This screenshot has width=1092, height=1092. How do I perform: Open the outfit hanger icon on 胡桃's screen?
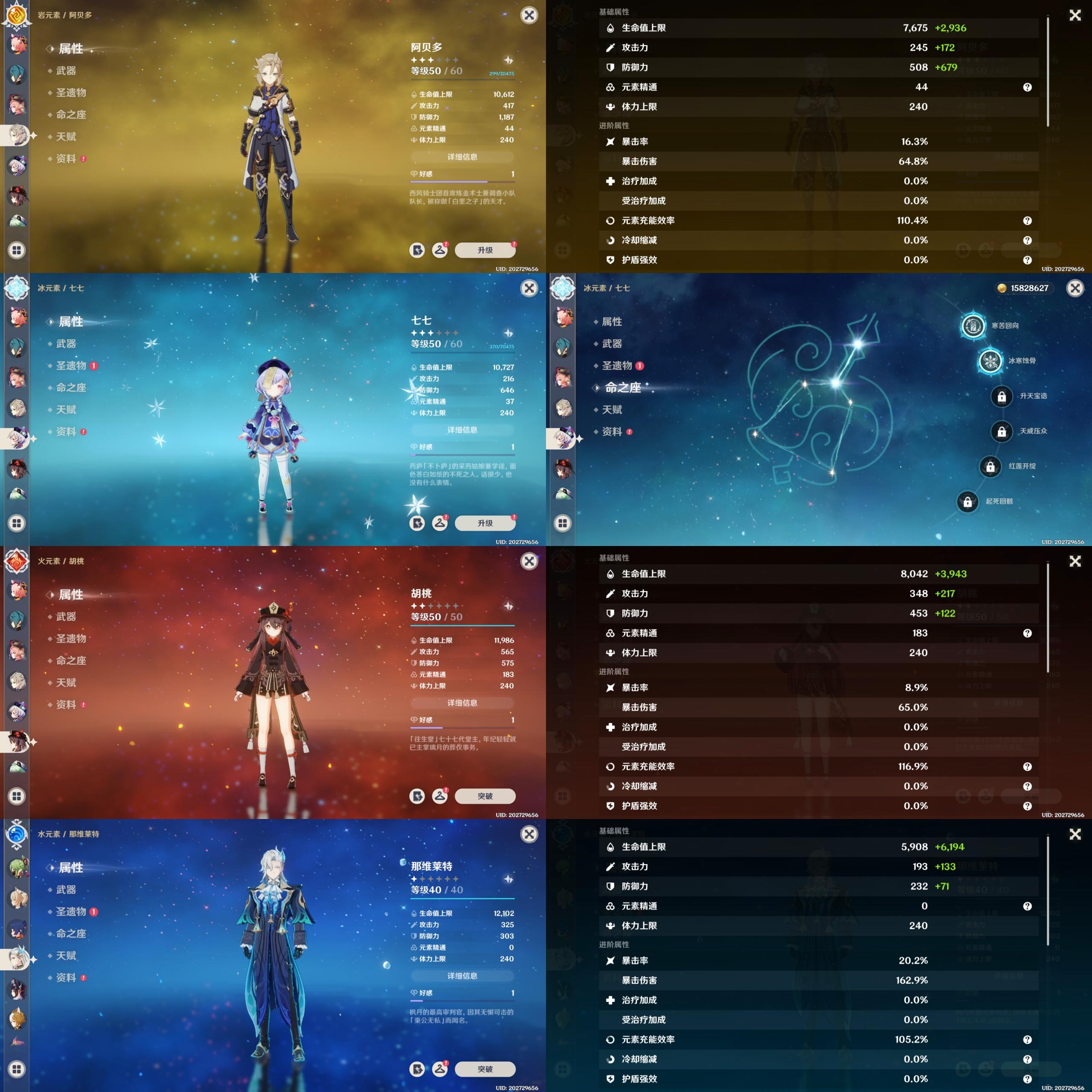pyautogui.click(x=440, y=796)
